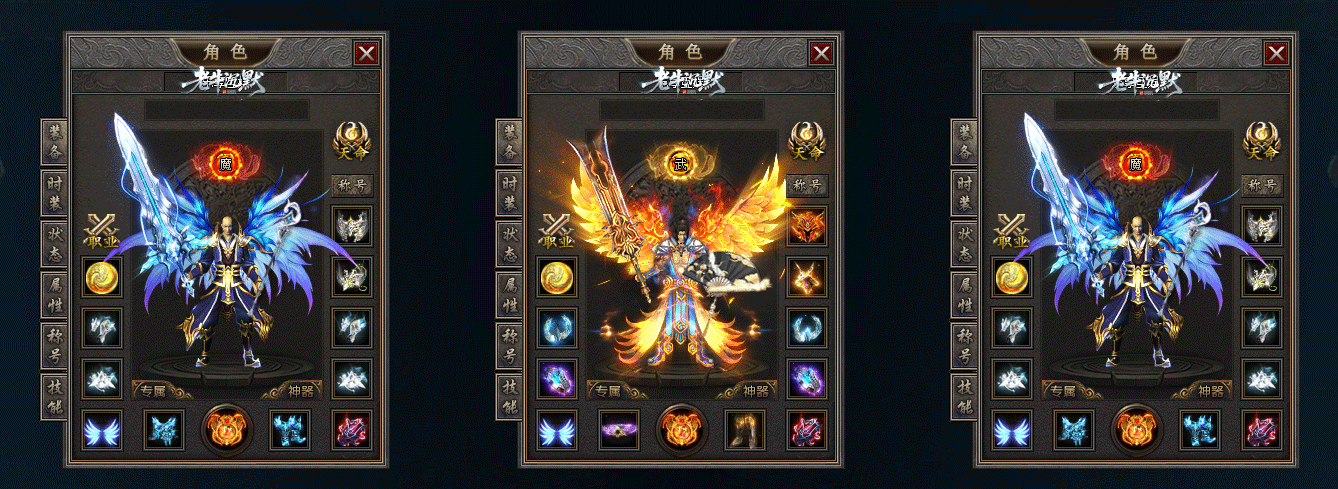This screenshot has width=1338, height=489.
Task: Activate the round flame orb on the 武 panel
Action: 682,428
